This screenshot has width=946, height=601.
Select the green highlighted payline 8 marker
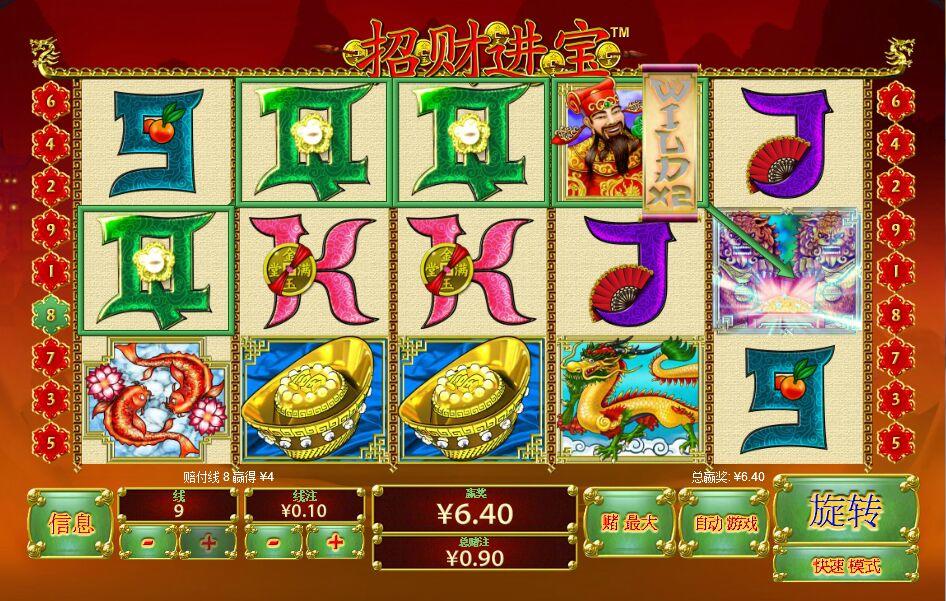click(x=50, y=313)
